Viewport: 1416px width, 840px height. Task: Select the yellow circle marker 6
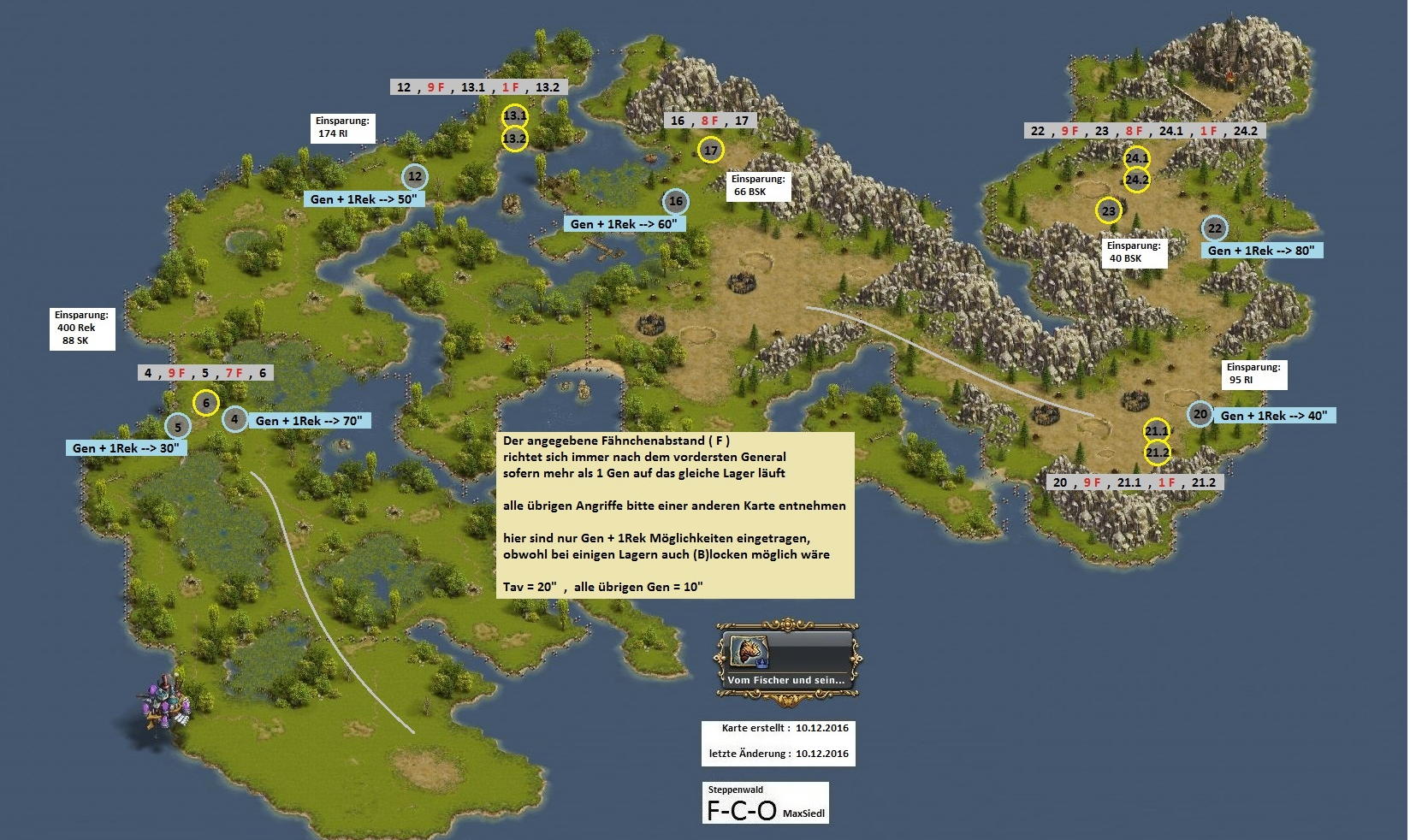206,403
